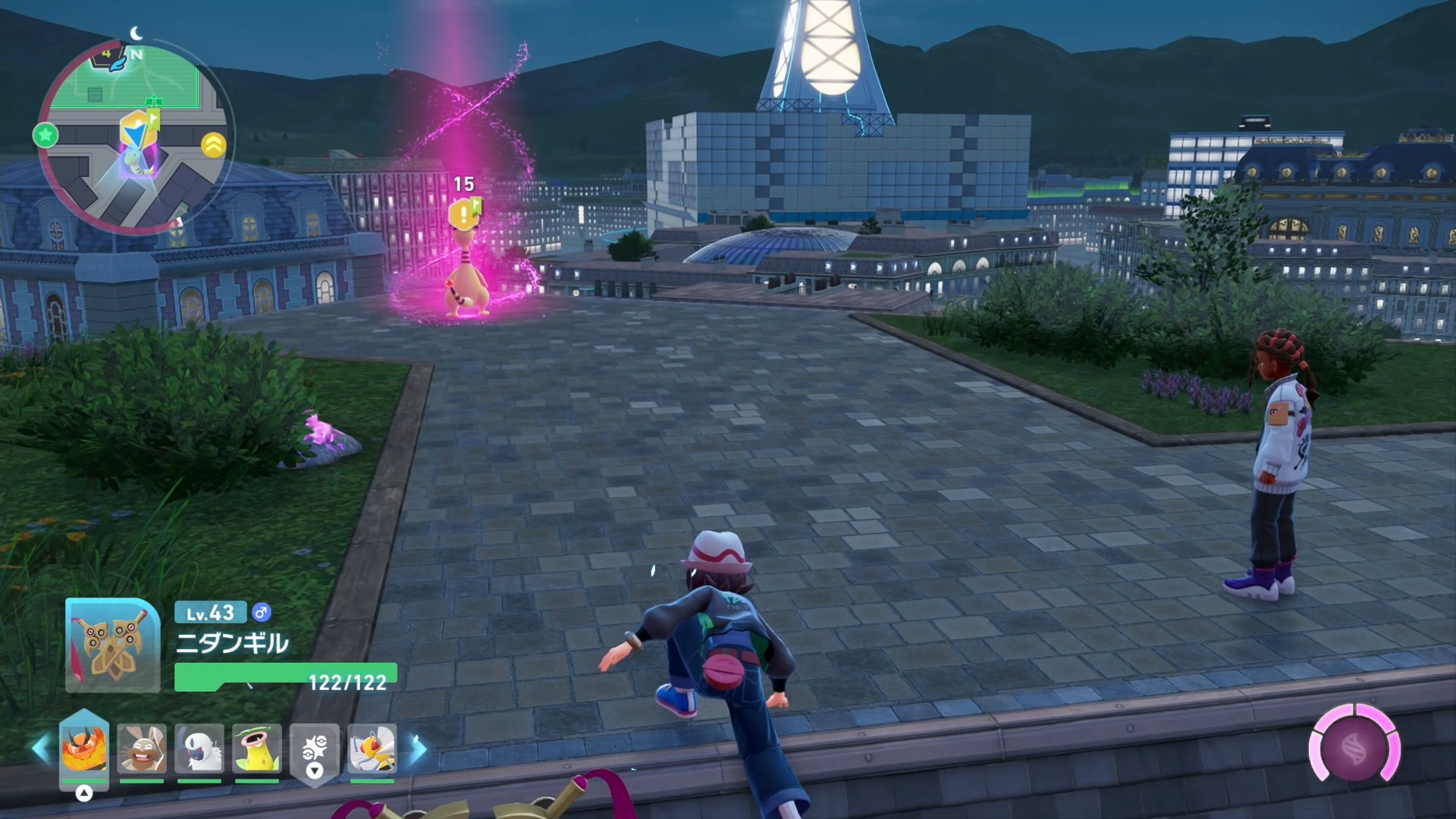This screenshot has height=819, width=1456.
Task: Select the yellow double-chevron minimap marker
Action: point(214,144)
